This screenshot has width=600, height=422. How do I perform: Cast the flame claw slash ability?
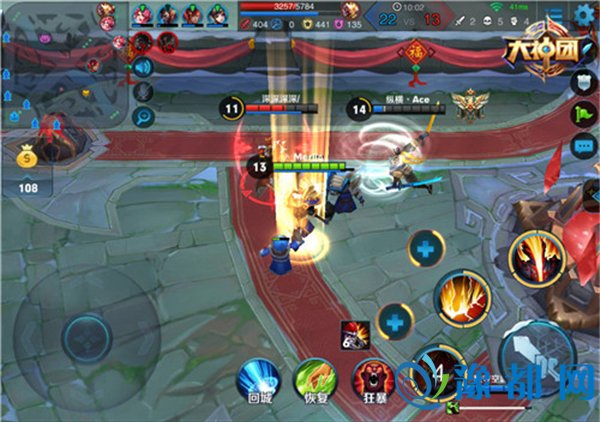461,297
